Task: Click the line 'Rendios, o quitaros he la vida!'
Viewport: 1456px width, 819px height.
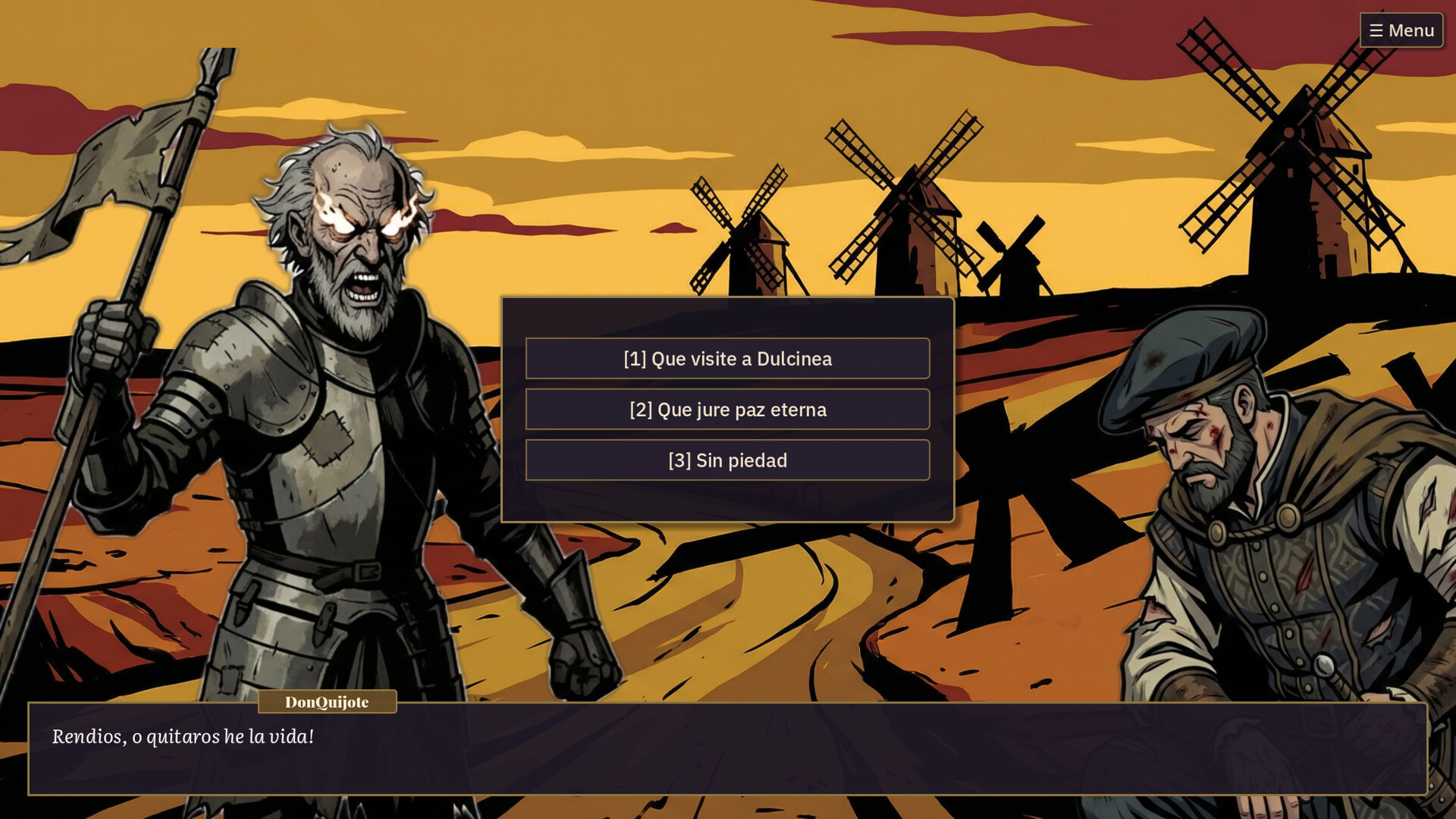Action: point(182,735)
